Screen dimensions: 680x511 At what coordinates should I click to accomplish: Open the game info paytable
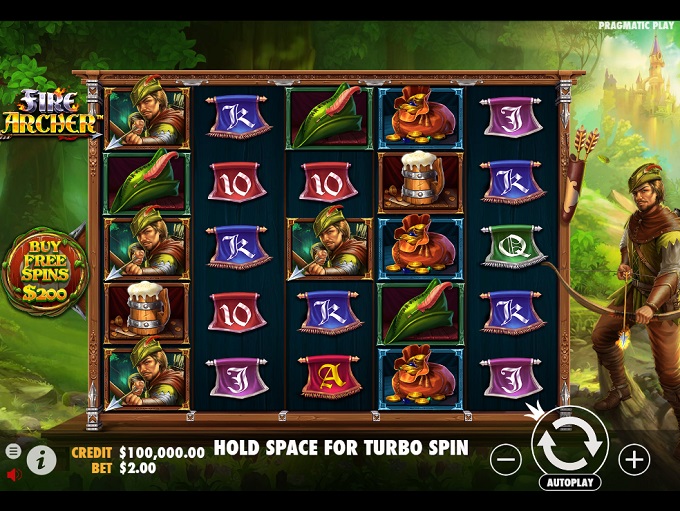41,459
